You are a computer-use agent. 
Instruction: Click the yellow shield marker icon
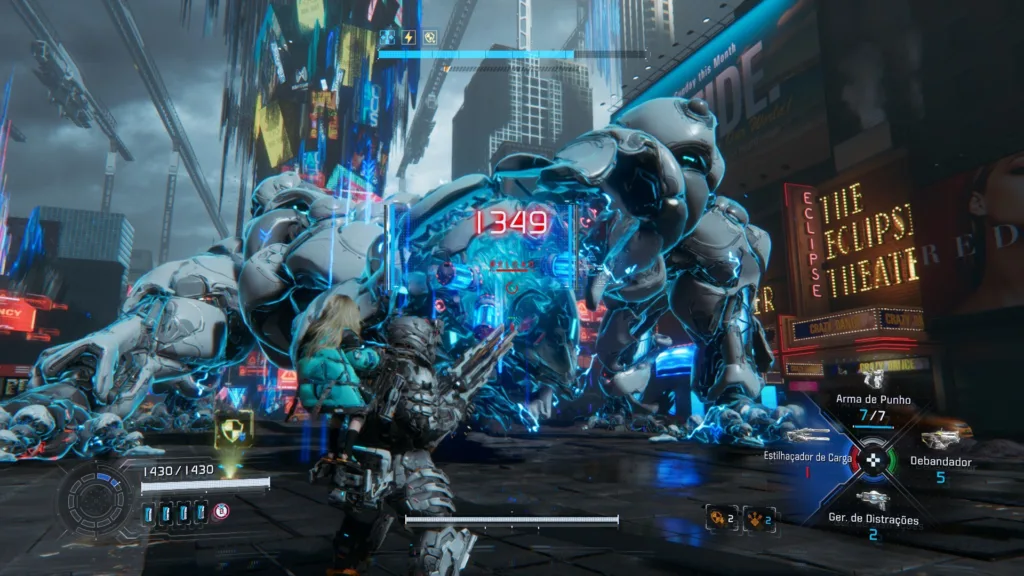(233, 428)
